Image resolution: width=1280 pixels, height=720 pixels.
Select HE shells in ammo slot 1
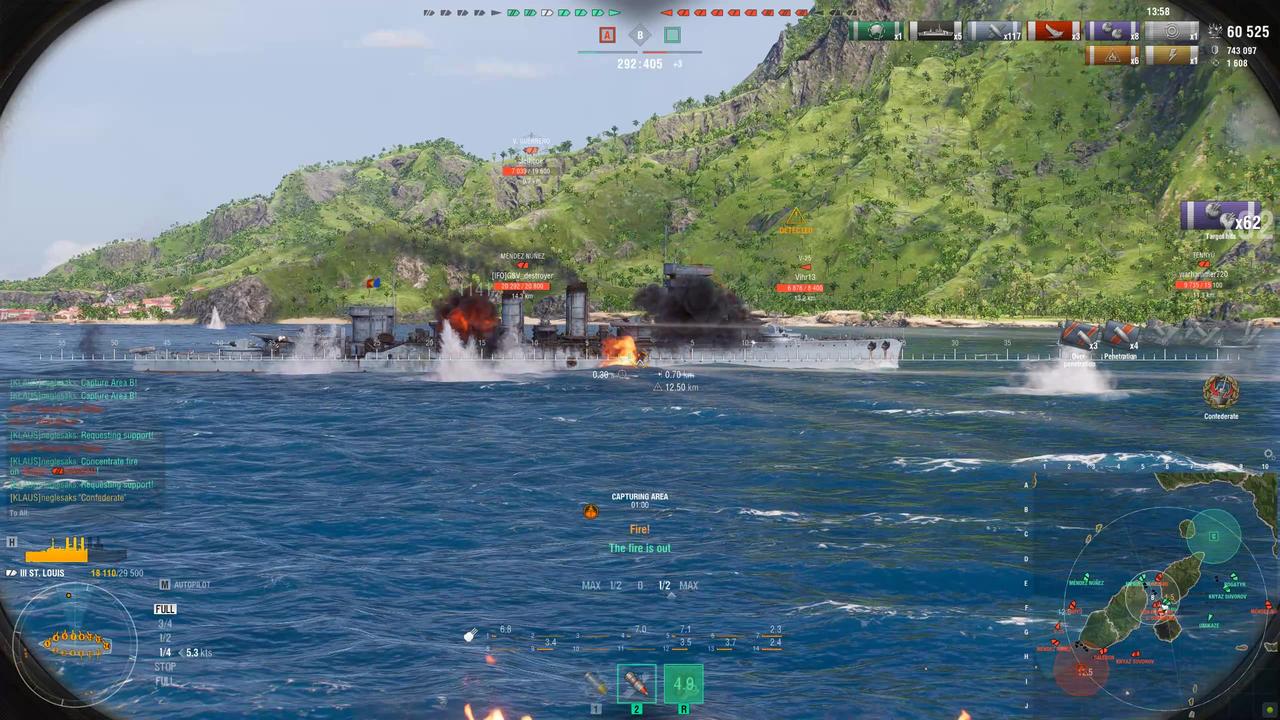coord(597,684)
